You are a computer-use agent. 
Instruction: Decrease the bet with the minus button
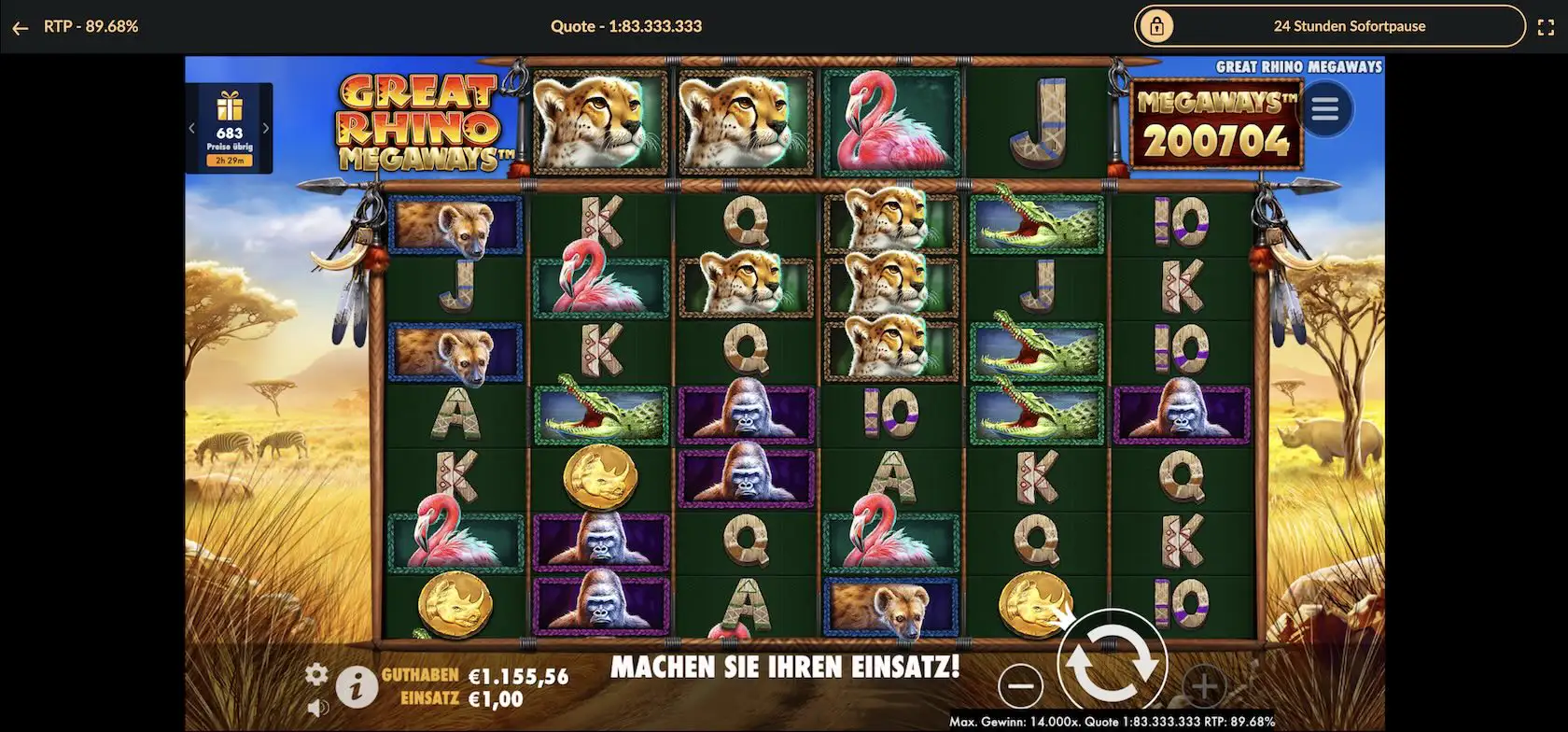tap(1020, 686)
